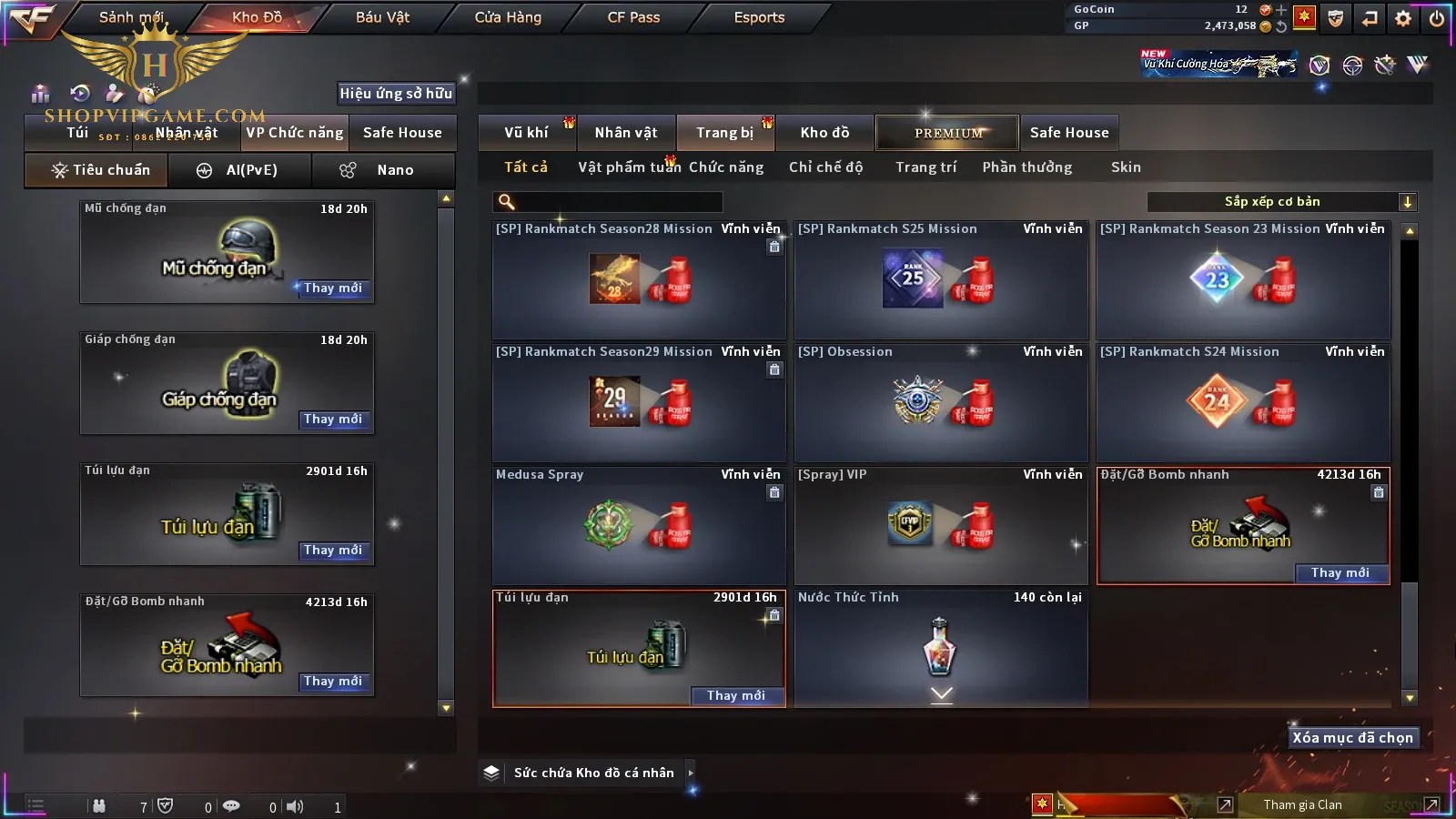Click the power exit icon
The height and width of the screenshot is (819, 1456).
click(1437, 18)
